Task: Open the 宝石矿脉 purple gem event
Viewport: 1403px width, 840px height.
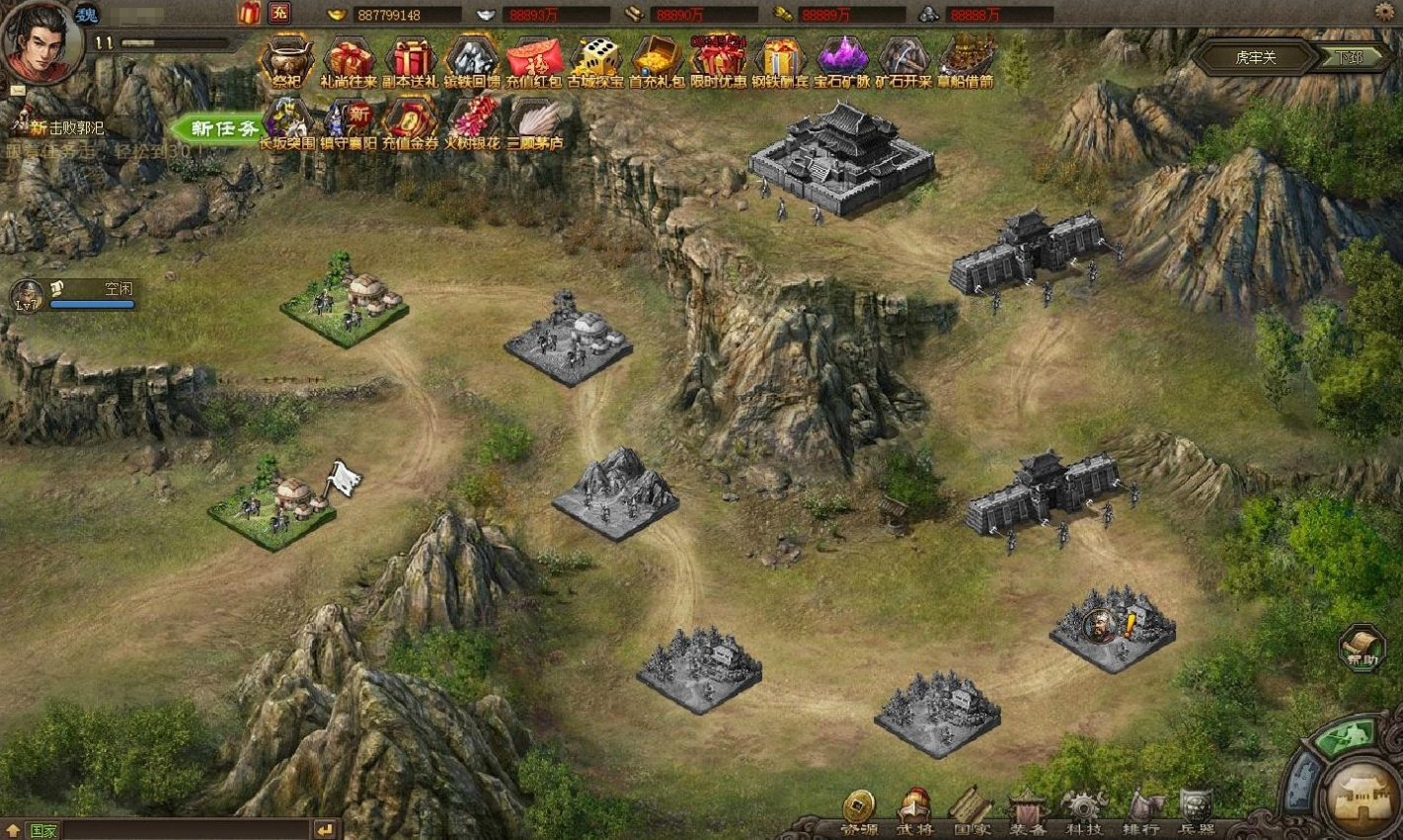Action: (x=841, y=60)
